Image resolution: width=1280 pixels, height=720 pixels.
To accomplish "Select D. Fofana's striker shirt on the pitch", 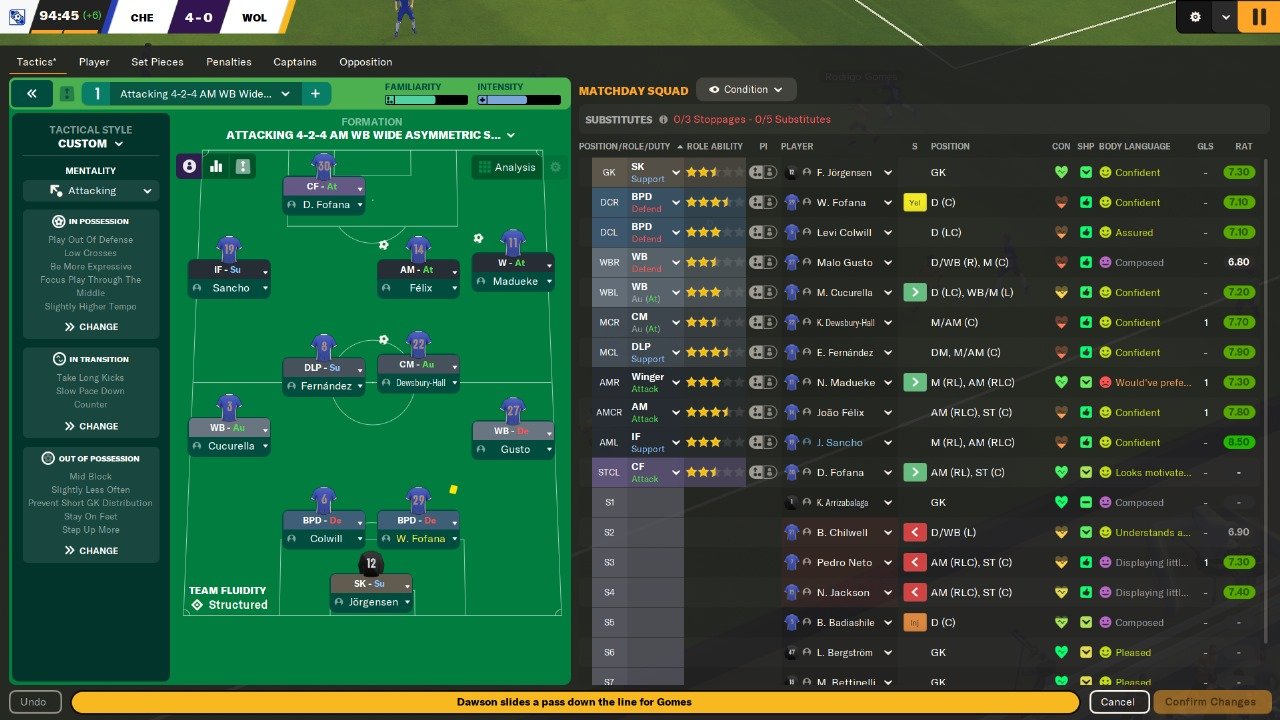I will coord(323,165).
